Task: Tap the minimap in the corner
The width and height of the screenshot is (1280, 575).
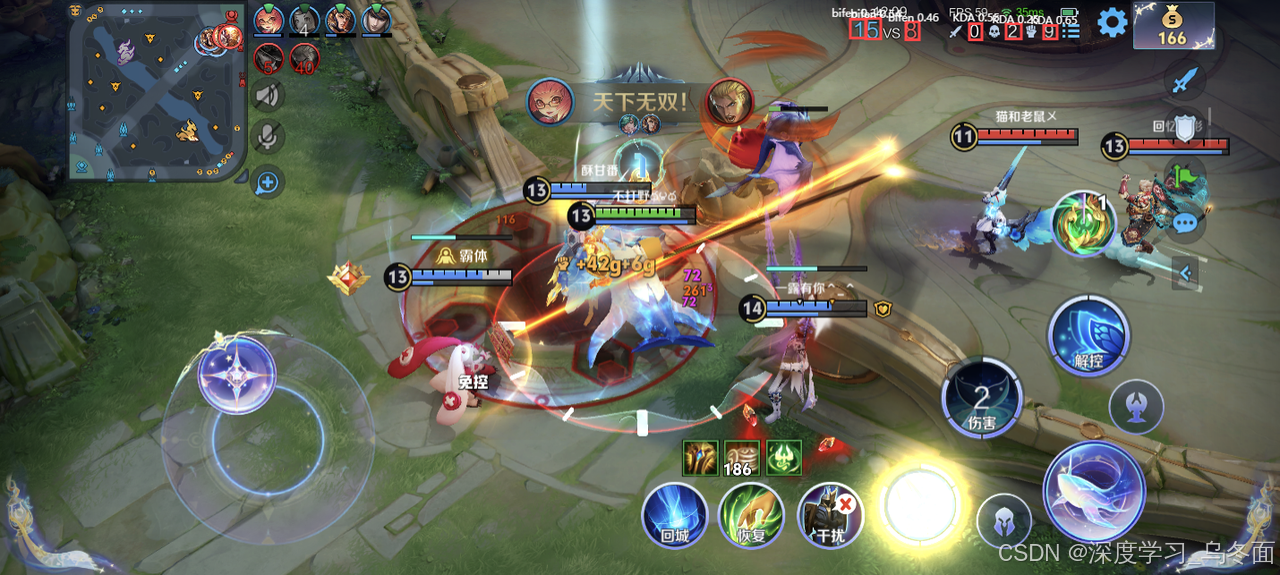Action: pos(157,91)
